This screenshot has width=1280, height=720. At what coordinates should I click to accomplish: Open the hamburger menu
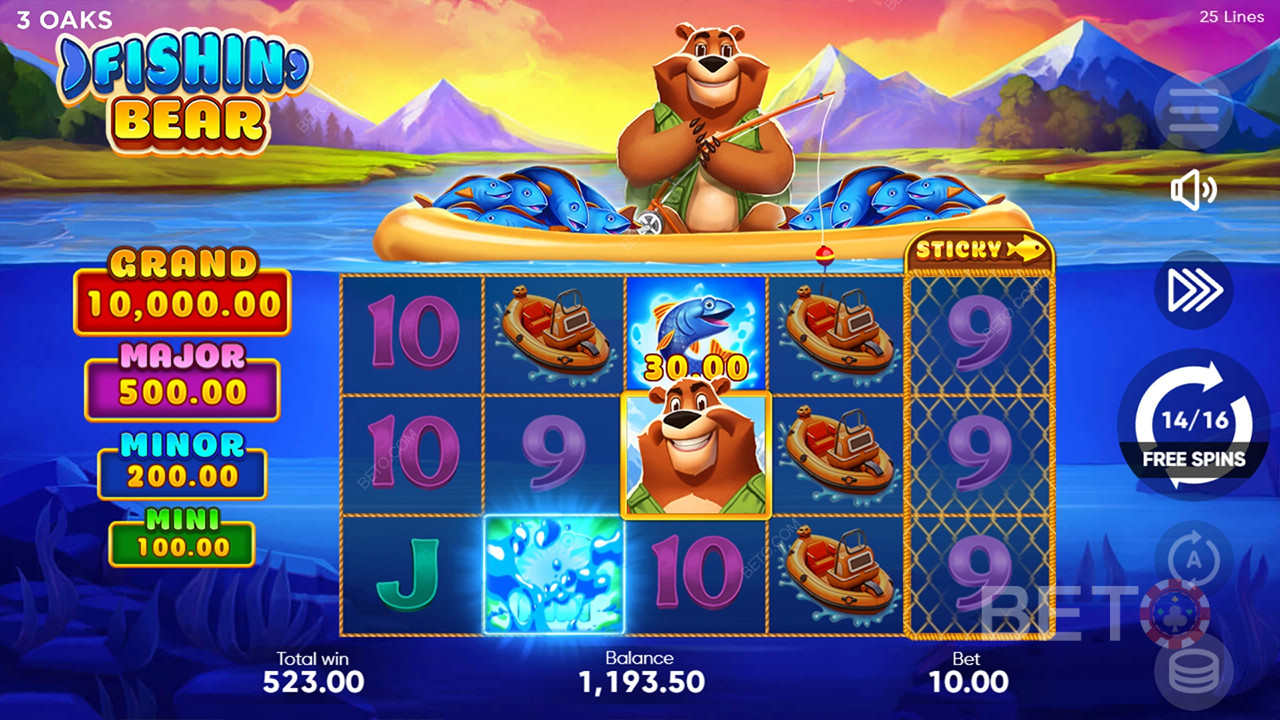(1193, 110)
